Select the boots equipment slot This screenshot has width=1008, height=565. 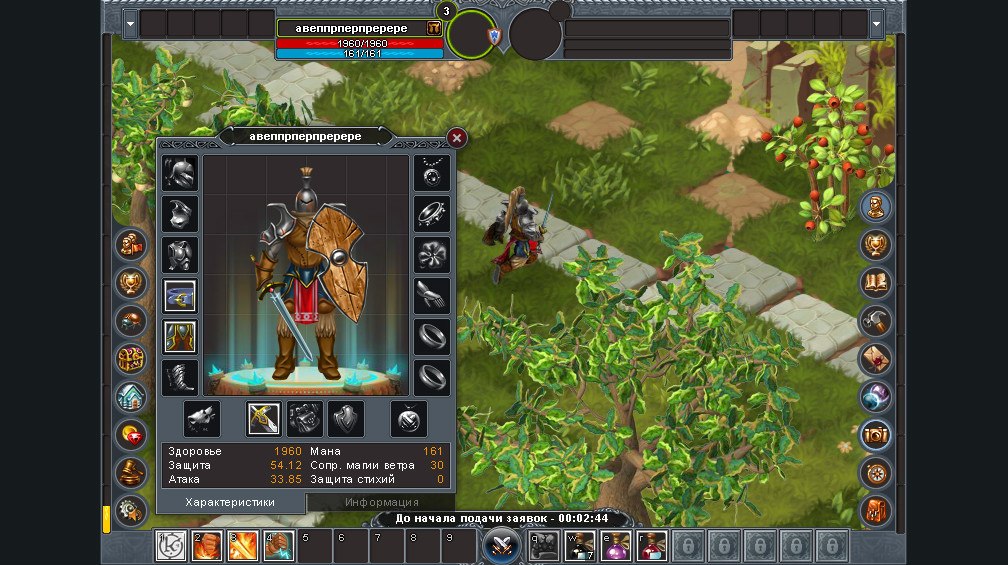pos(180,377)
